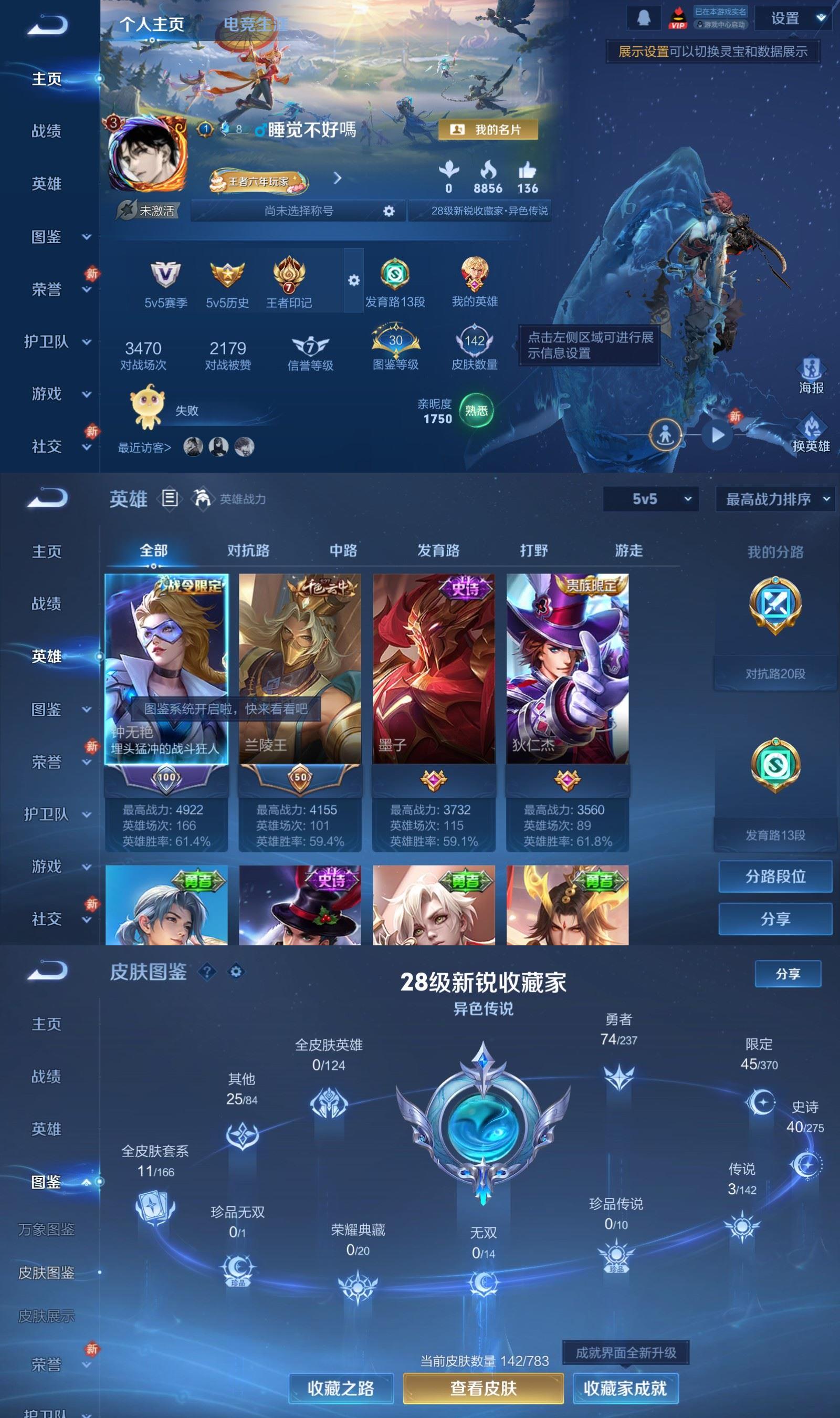Open 查看皮肤 to view skins
Viewport: 840px width, 1418px height.
click(x=484, y=1388)
